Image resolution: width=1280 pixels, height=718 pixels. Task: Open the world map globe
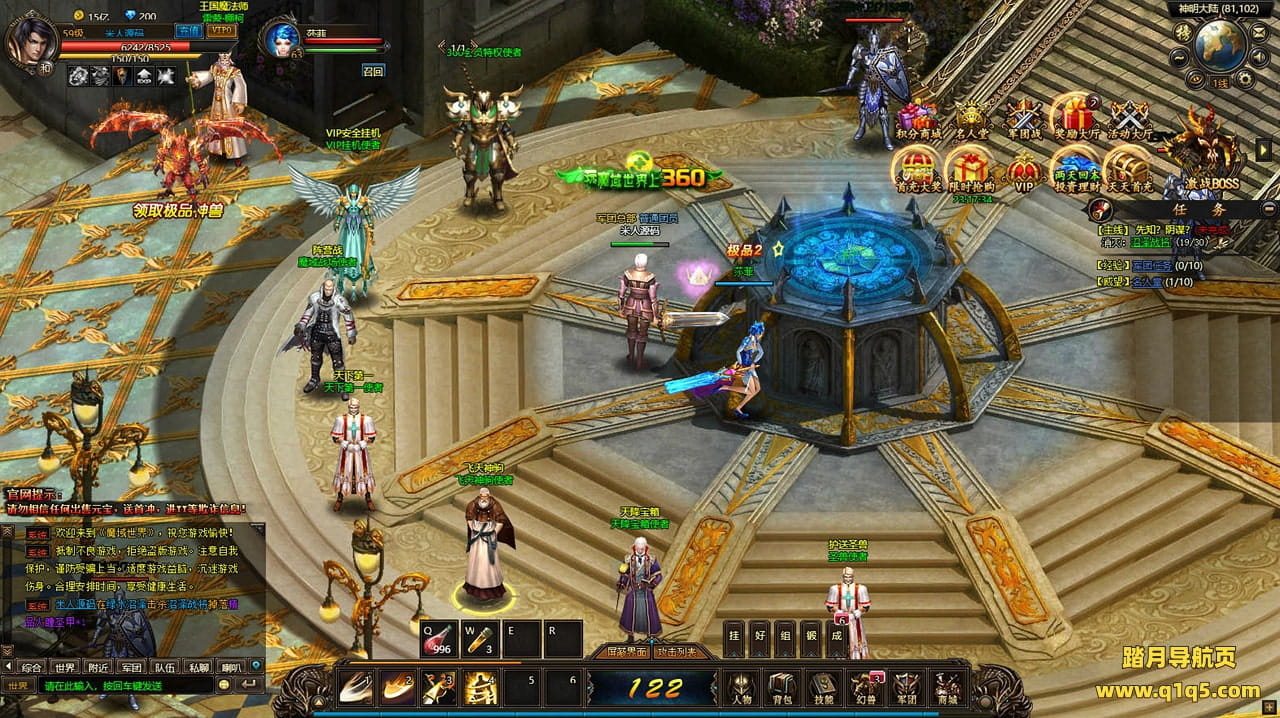point(1219,44)
